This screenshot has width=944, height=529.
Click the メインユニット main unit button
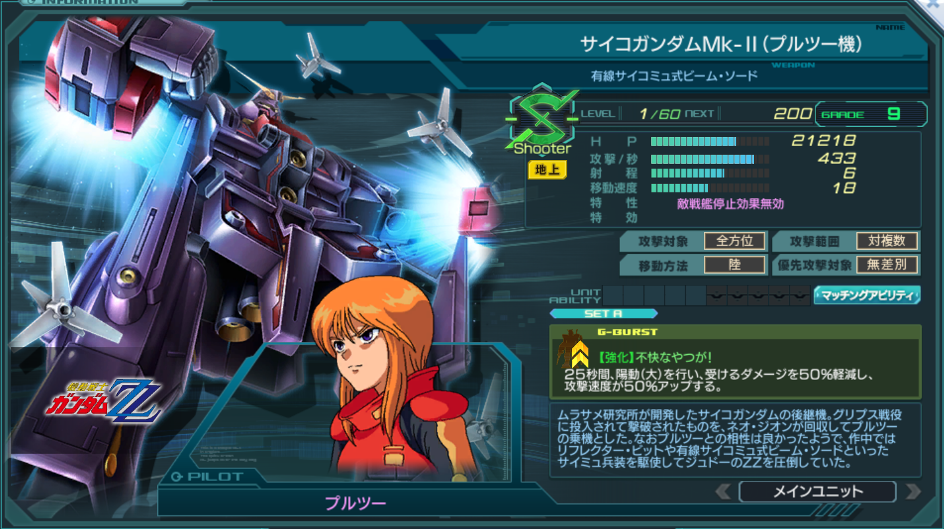click(818, 491)
